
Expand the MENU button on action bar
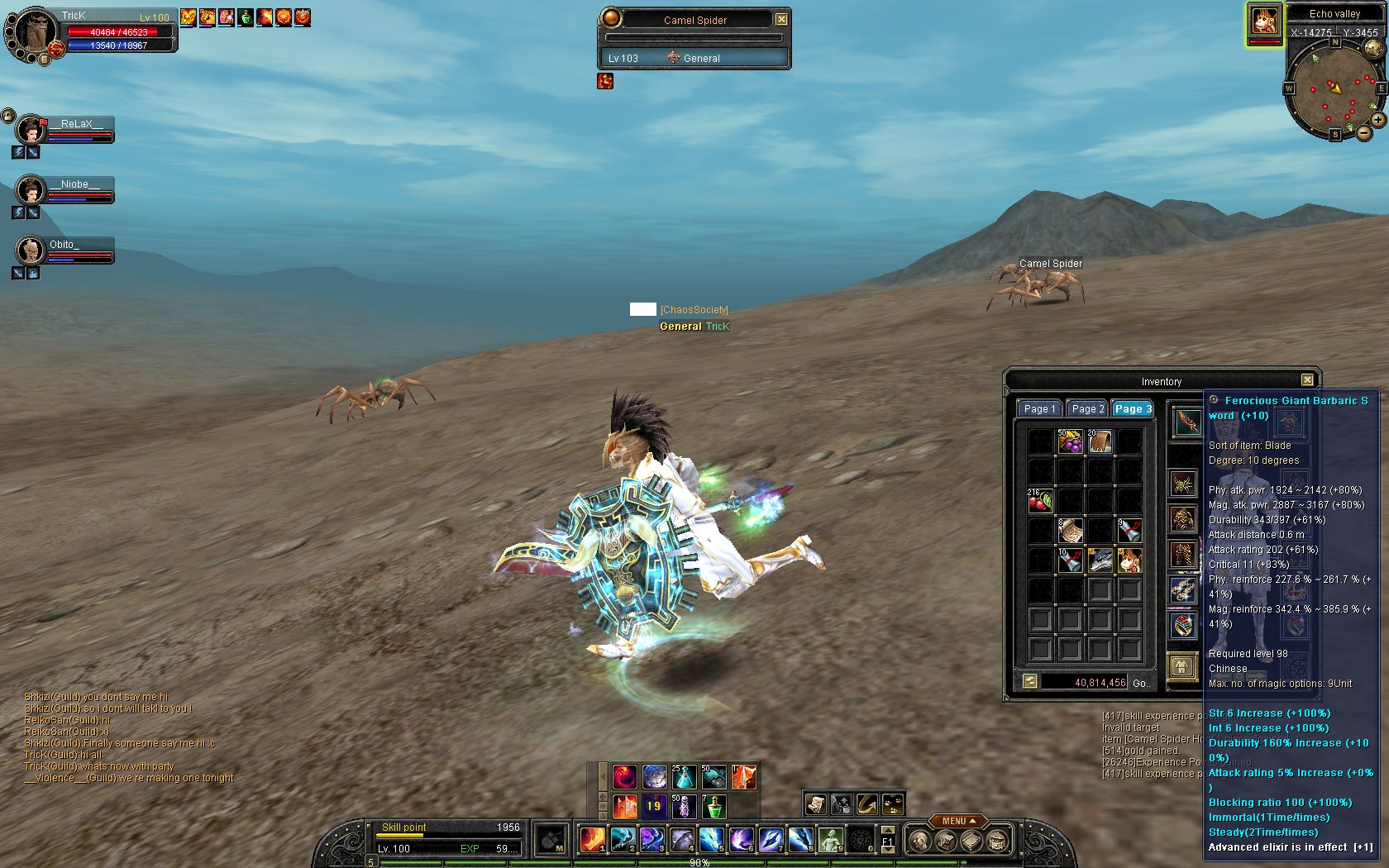[958, 821]
